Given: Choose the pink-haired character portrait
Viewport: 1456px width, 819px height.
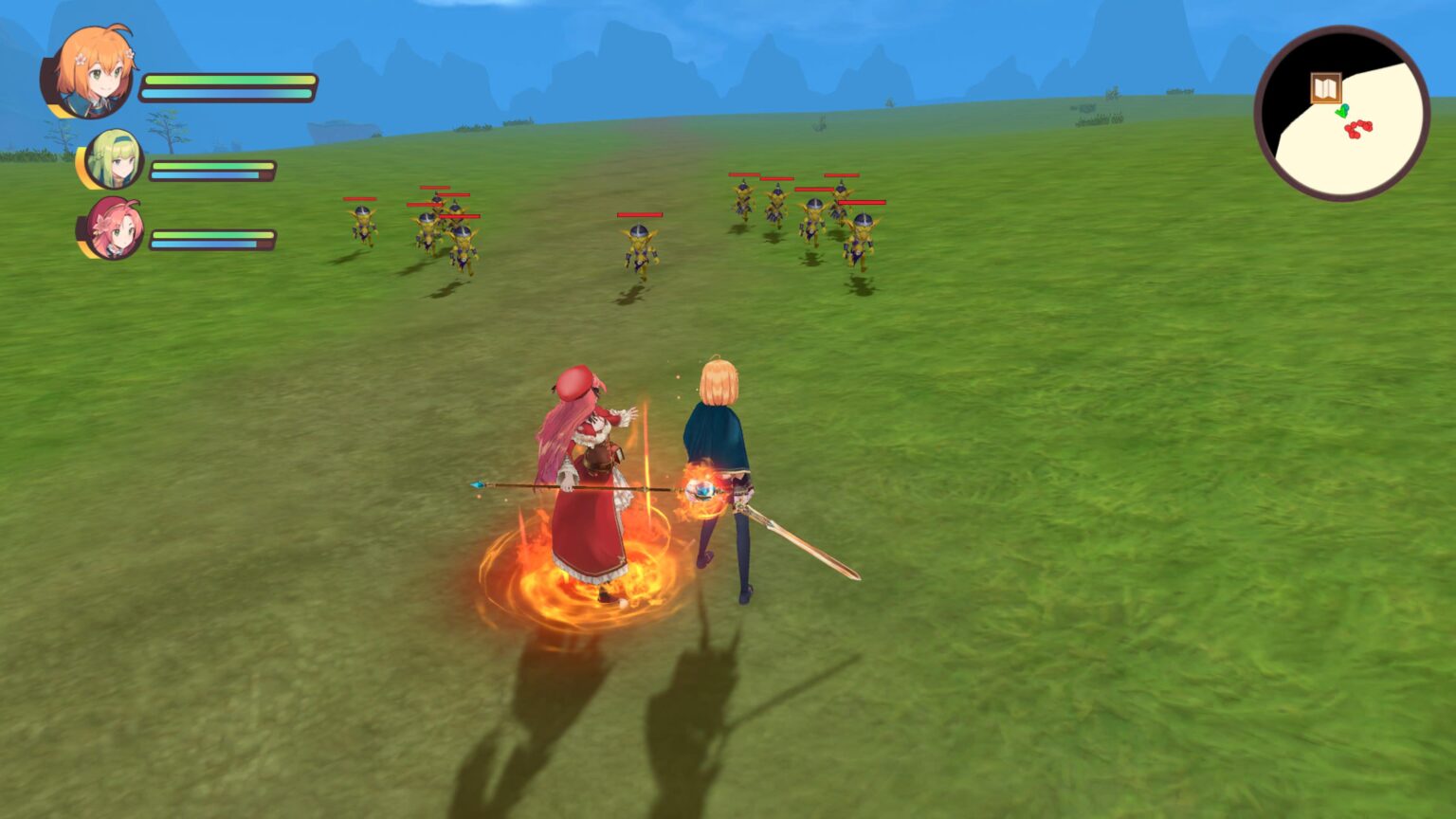Looking at the screenshot, I should tap(115, 228).
